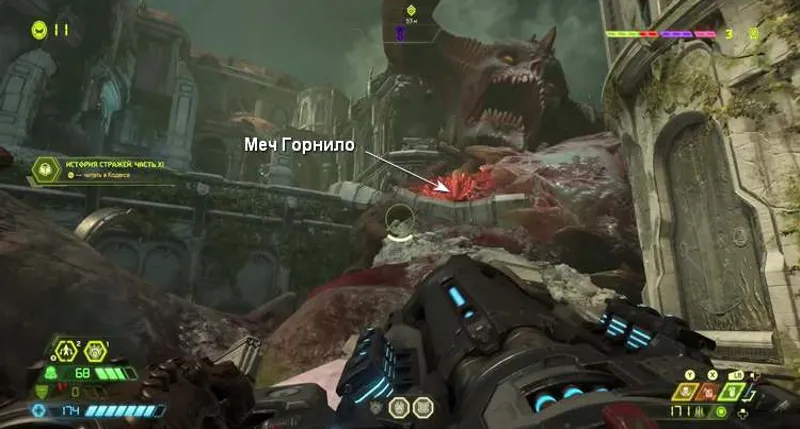Image resolution: width=800 pixels, height=429 pixels.
Task: Select the objective waypoint marker at top center
Action: point(410,13)
